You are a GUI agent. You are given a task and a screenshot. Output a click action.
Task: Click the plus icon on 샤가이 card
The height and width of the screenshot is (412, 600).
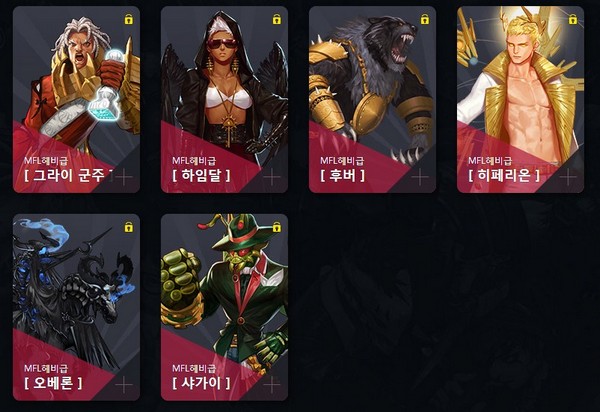point(272,383)
